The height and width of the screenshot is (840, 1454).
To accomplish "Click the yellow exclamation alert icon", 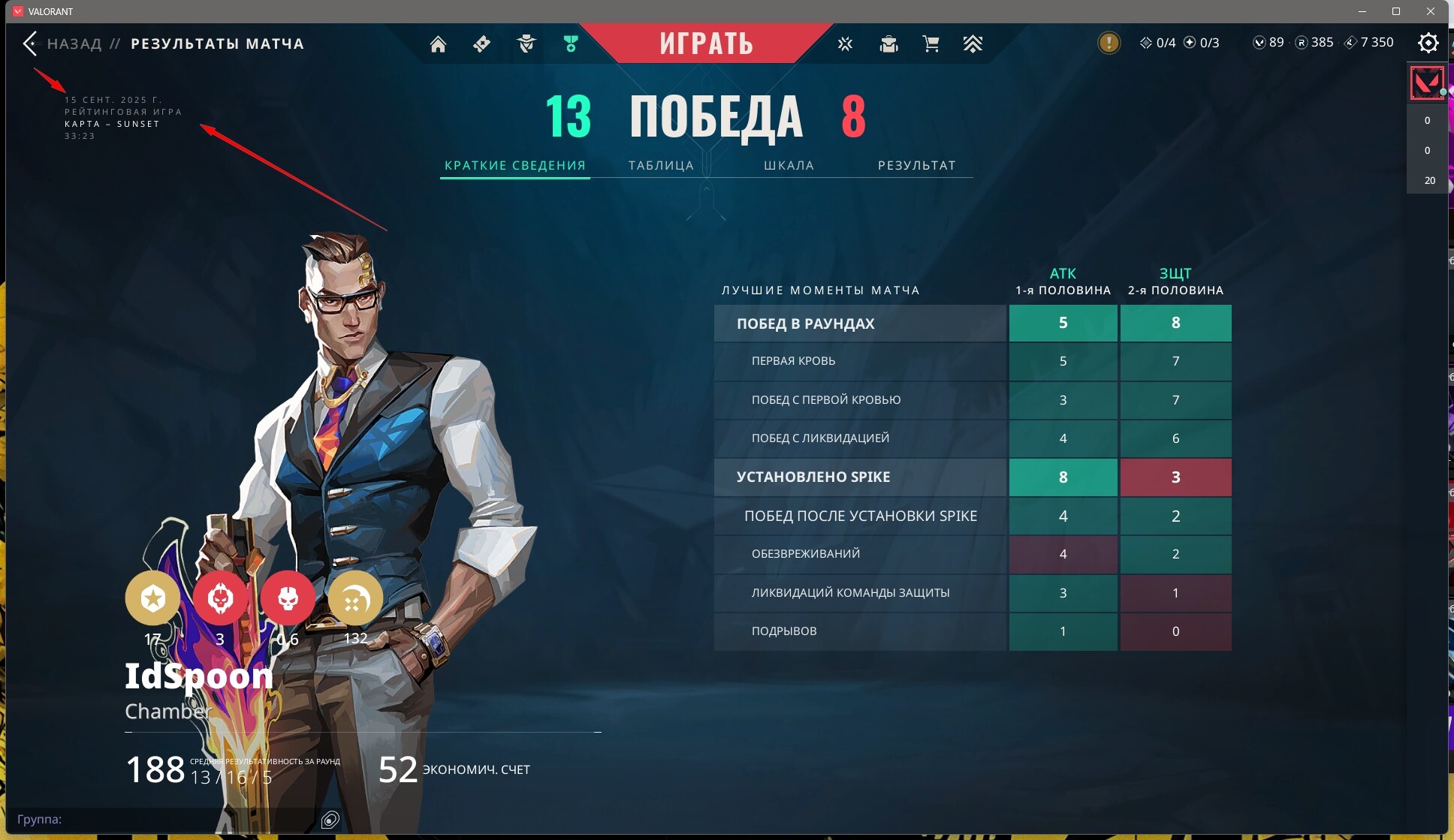I will coord(1109,43).
